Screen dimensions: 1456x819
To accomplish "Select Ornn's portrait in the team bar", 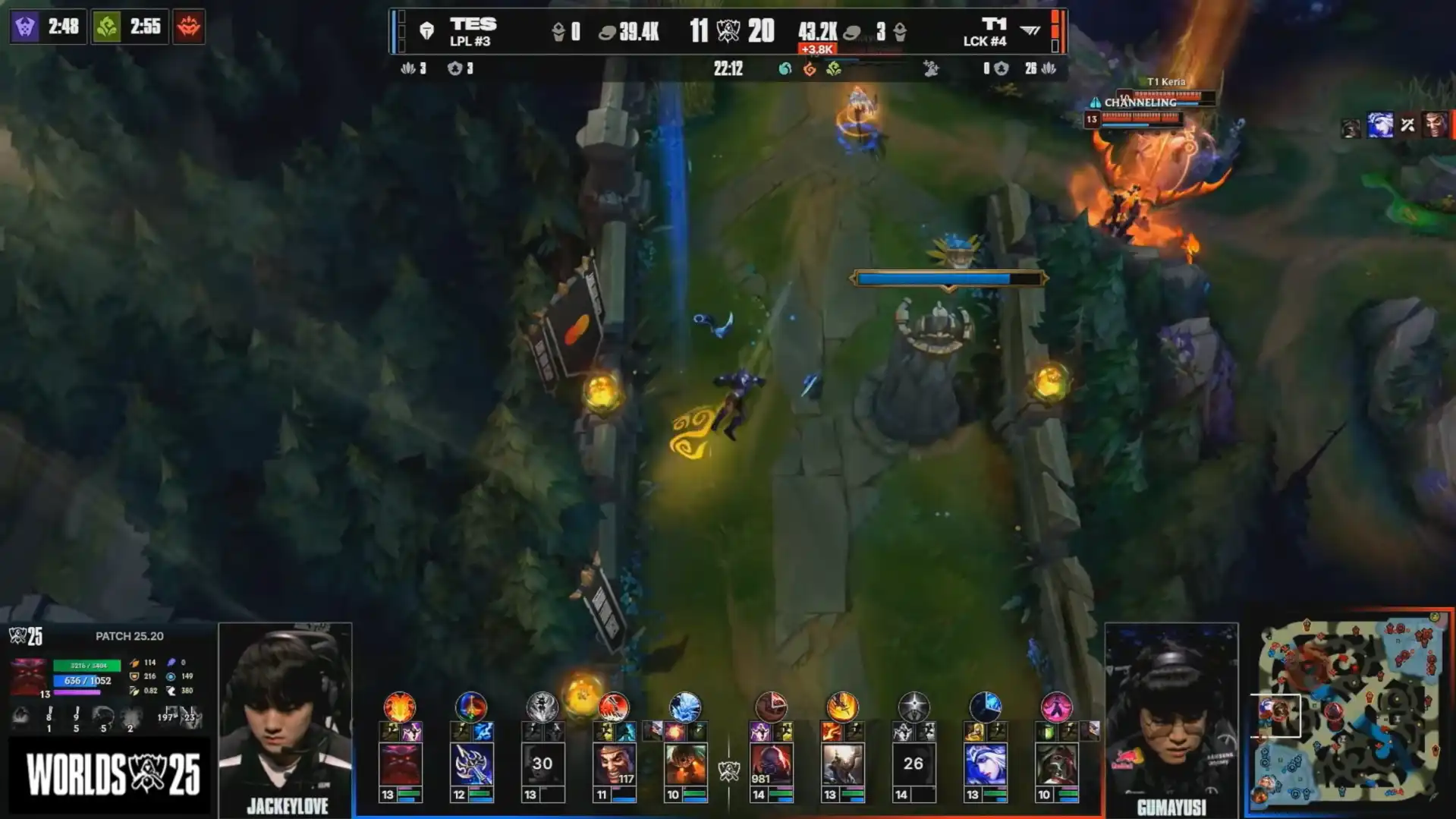I will pos(400,764).
